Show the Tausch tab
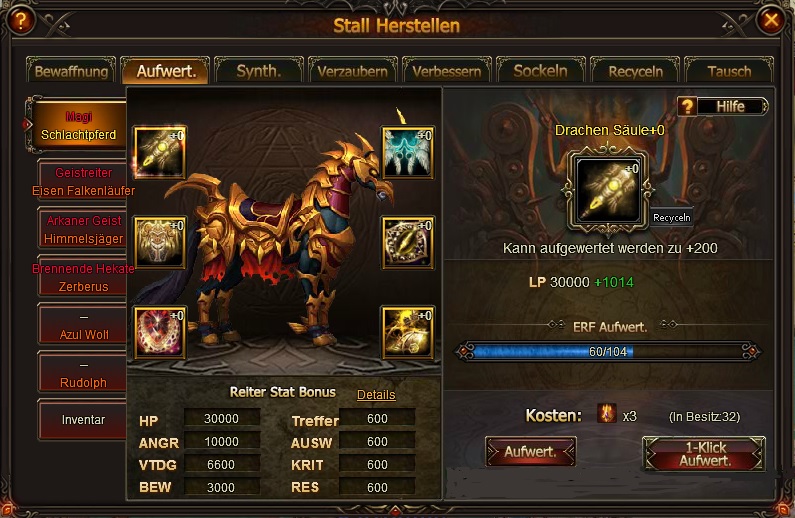This screenshot has height=518, width=795. [x=729, y=72]
